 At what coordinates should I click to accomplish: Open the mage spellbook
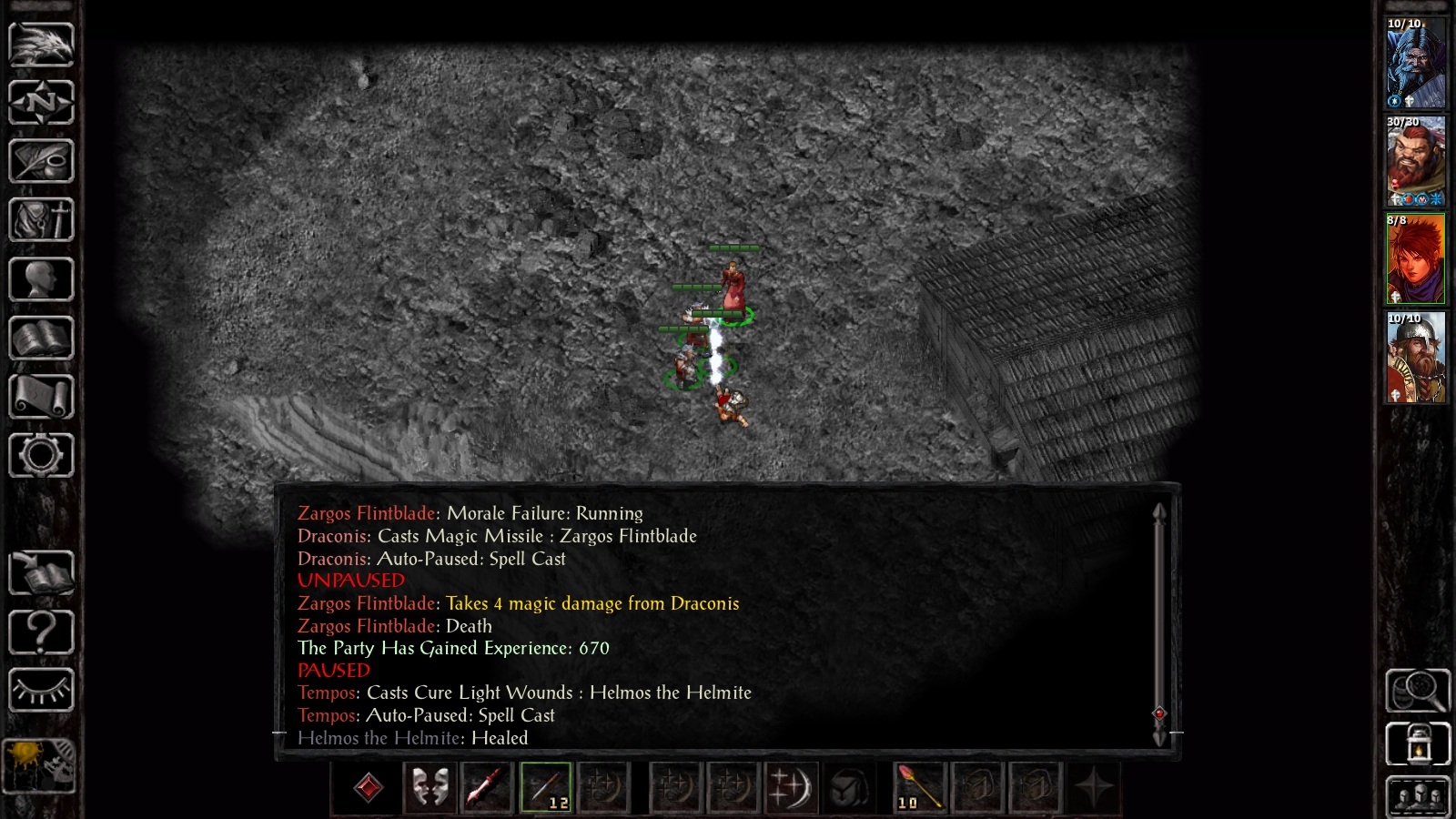pyautogui.click(x=41, y=338)
